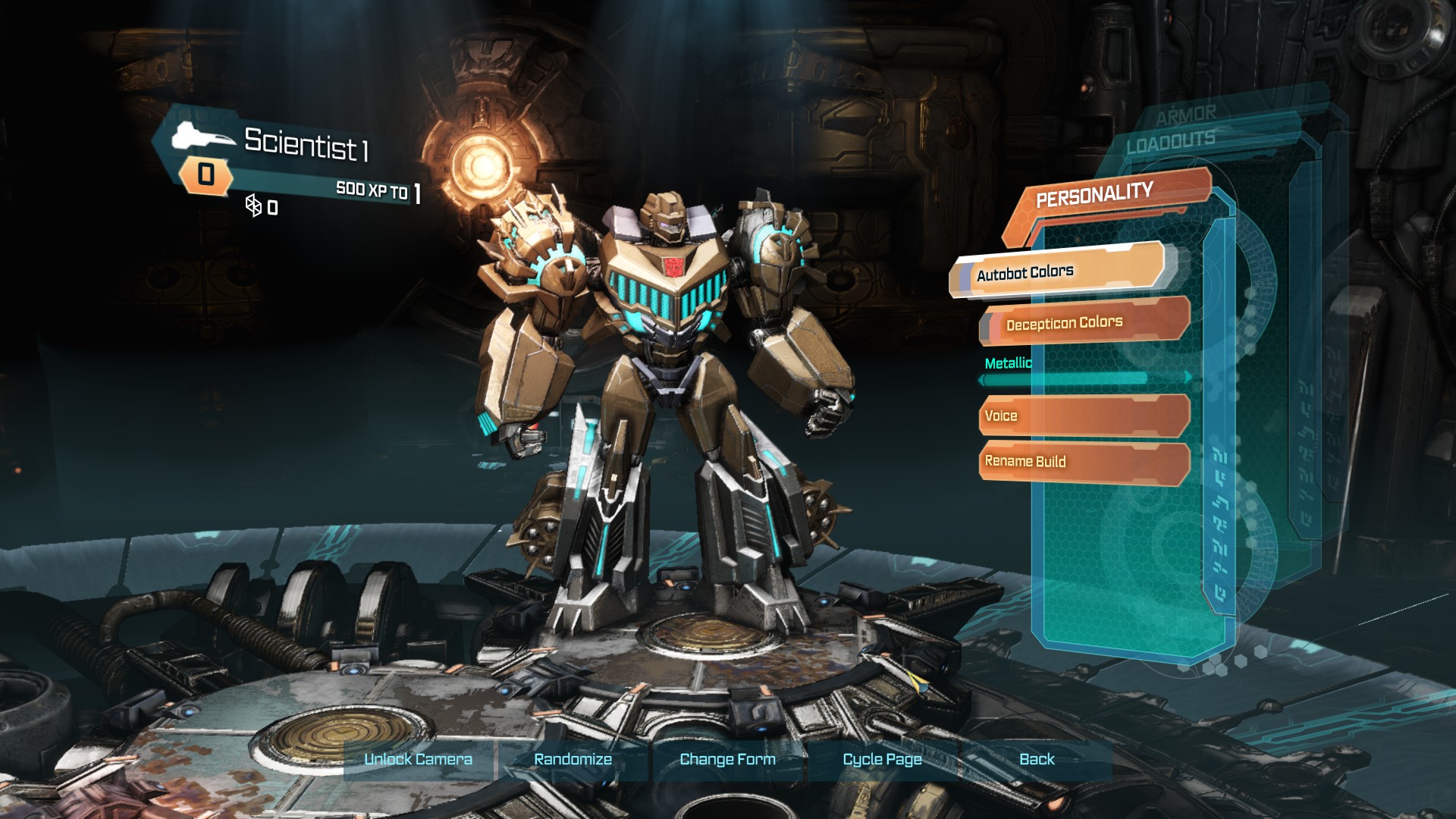Image resolution: width=1456 pixels, height=819 pixels.
Task: Select the Autobot Colors option
Action: tap(1058, 271)
